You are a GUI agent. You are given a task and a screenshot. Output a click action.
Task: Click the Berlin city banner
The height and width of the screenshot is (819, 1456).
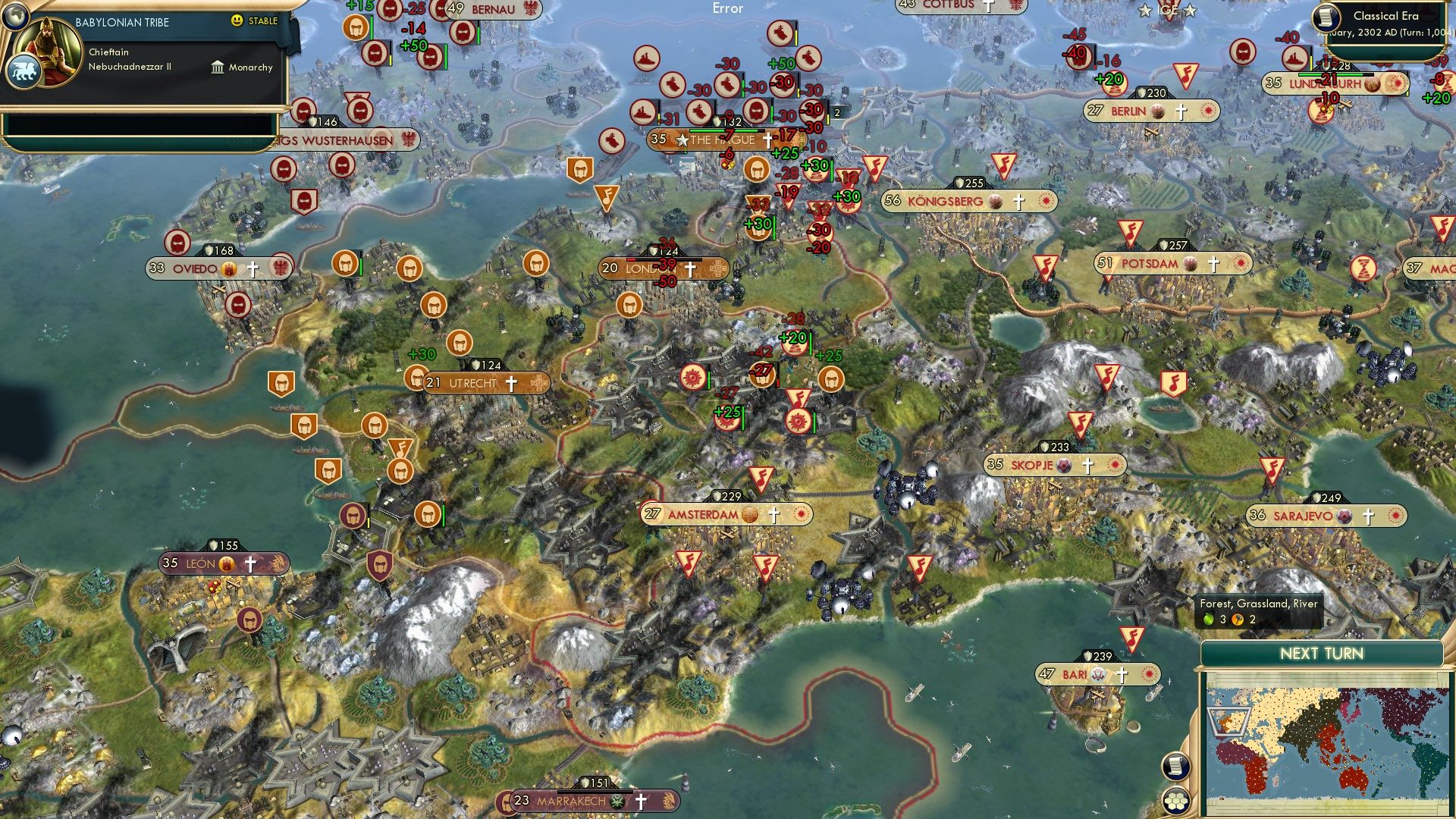1129,110
